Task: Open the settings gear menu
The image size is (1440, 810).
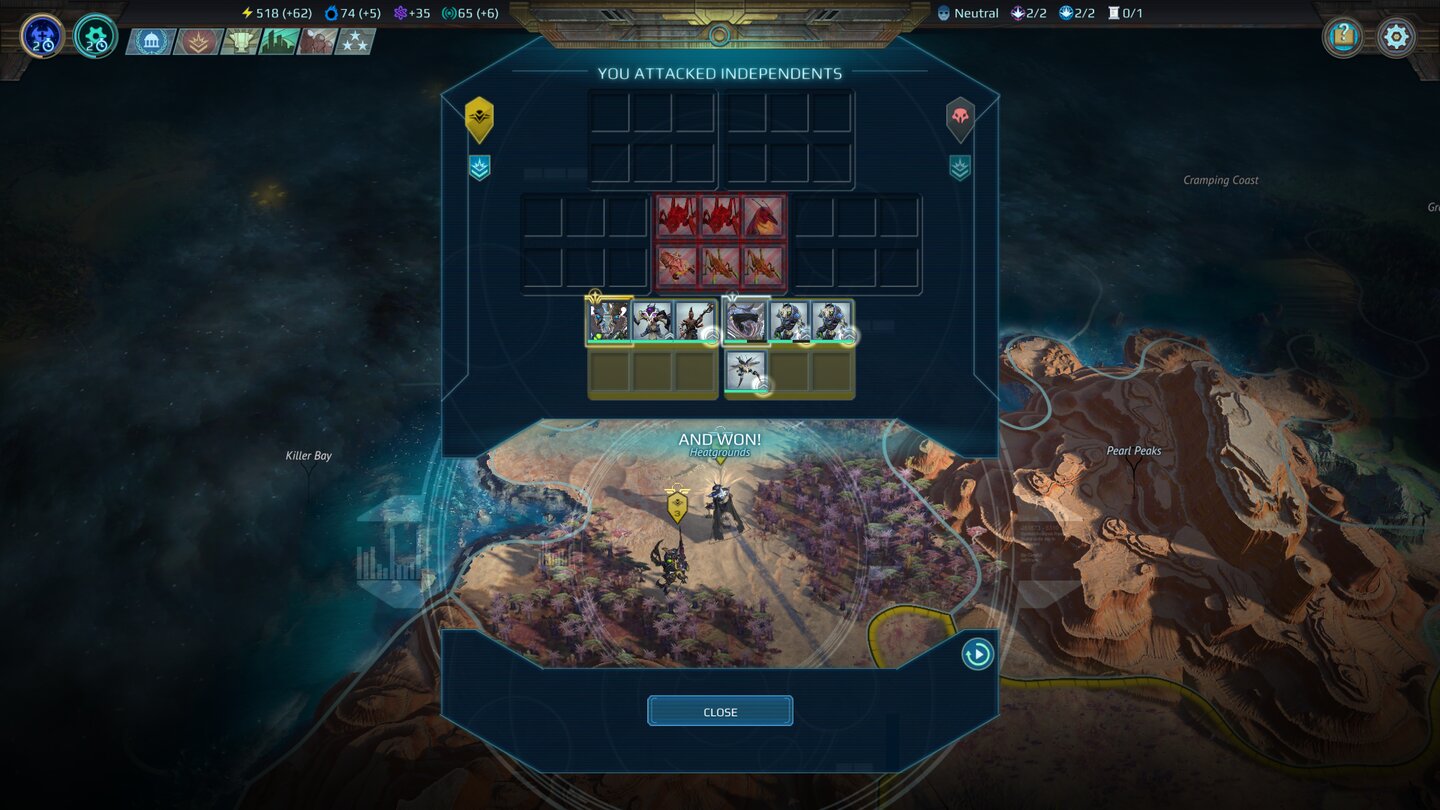Action: (x=1396, y=37)
